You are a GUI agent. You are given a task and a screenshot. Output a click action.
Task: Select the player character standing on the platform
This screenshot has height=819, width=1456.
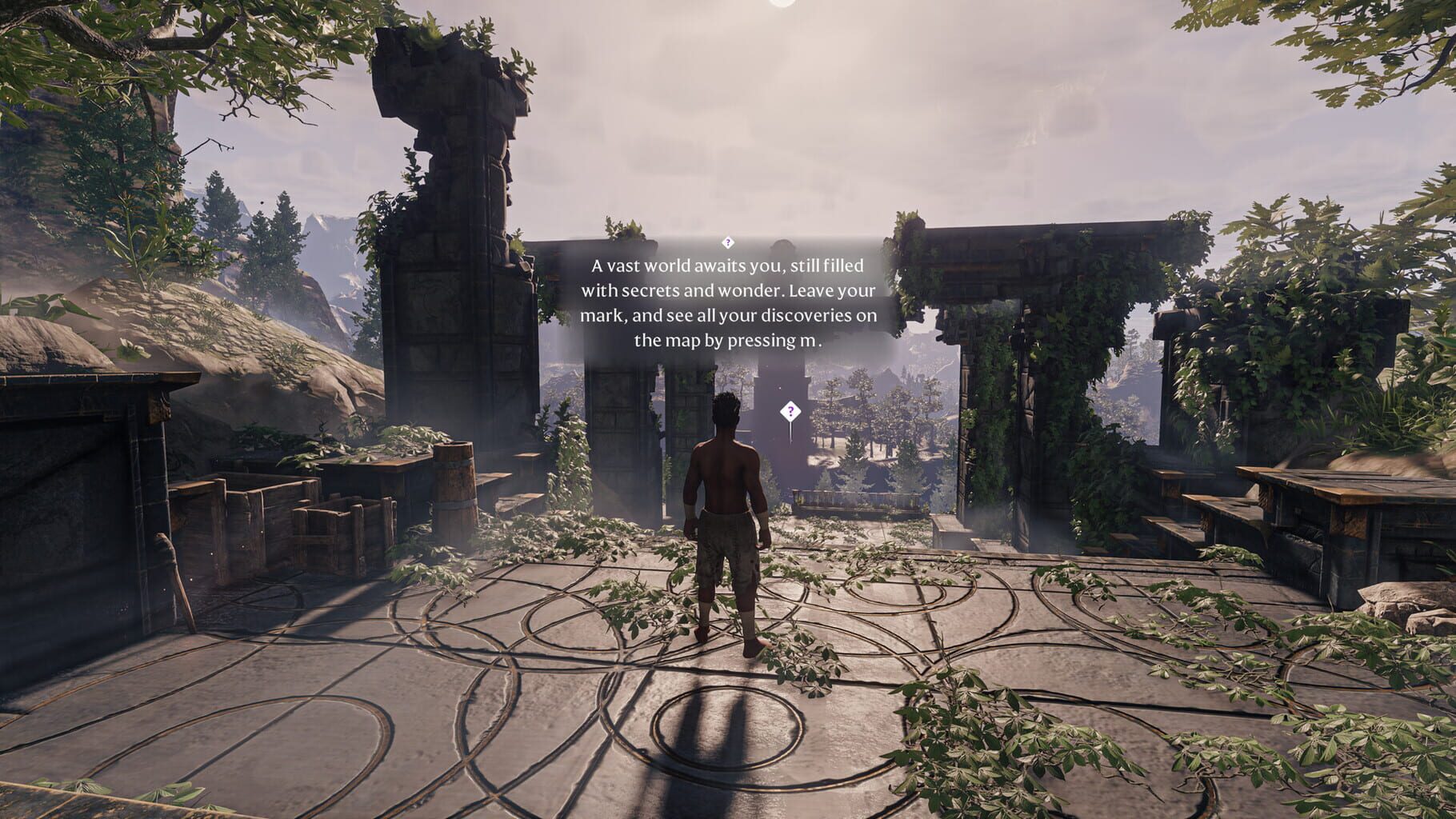(x=730, y=520)
